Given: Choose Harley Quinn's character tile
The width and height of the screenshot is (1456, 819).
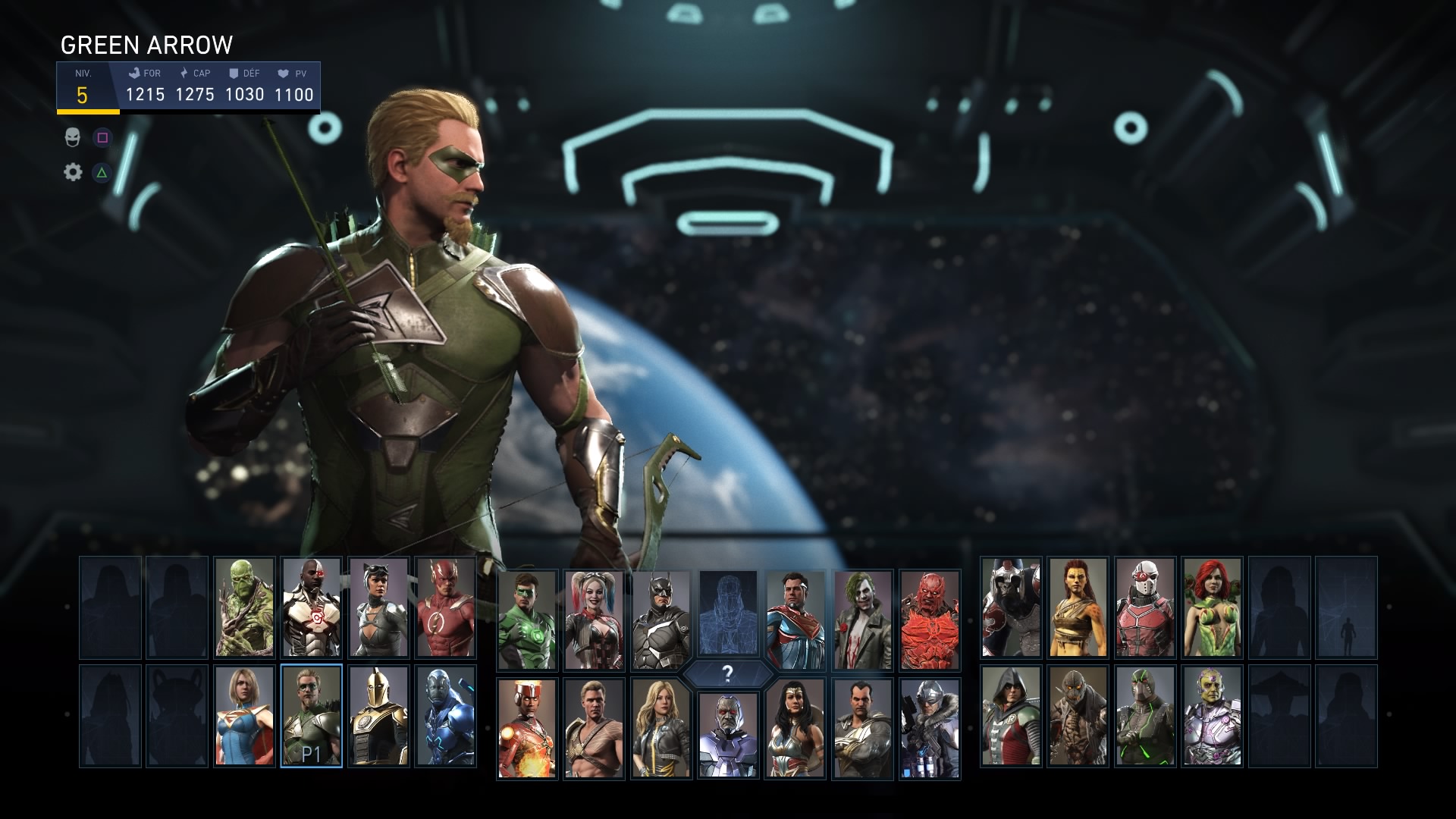Looking at the screenshot, I should coord(594,620).
